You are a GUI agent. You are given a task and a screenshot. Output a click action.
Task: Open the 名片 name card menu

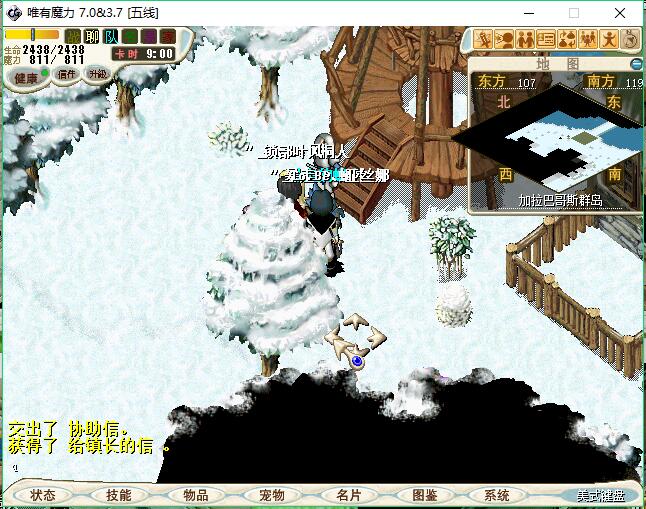[x=348, y=495]
